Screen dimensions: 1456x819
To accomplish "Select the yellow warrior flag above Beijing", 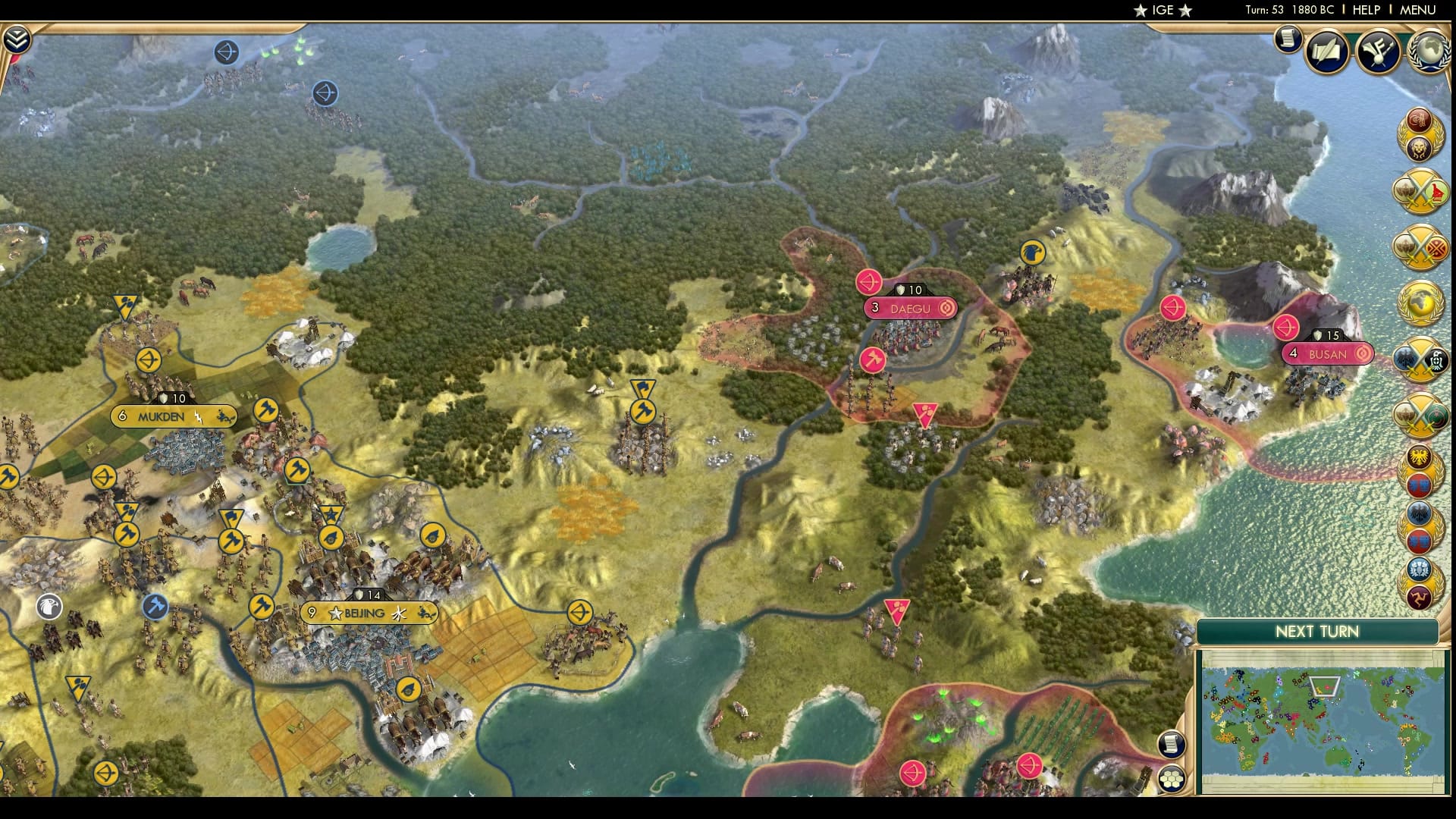I will pos(297,471).
